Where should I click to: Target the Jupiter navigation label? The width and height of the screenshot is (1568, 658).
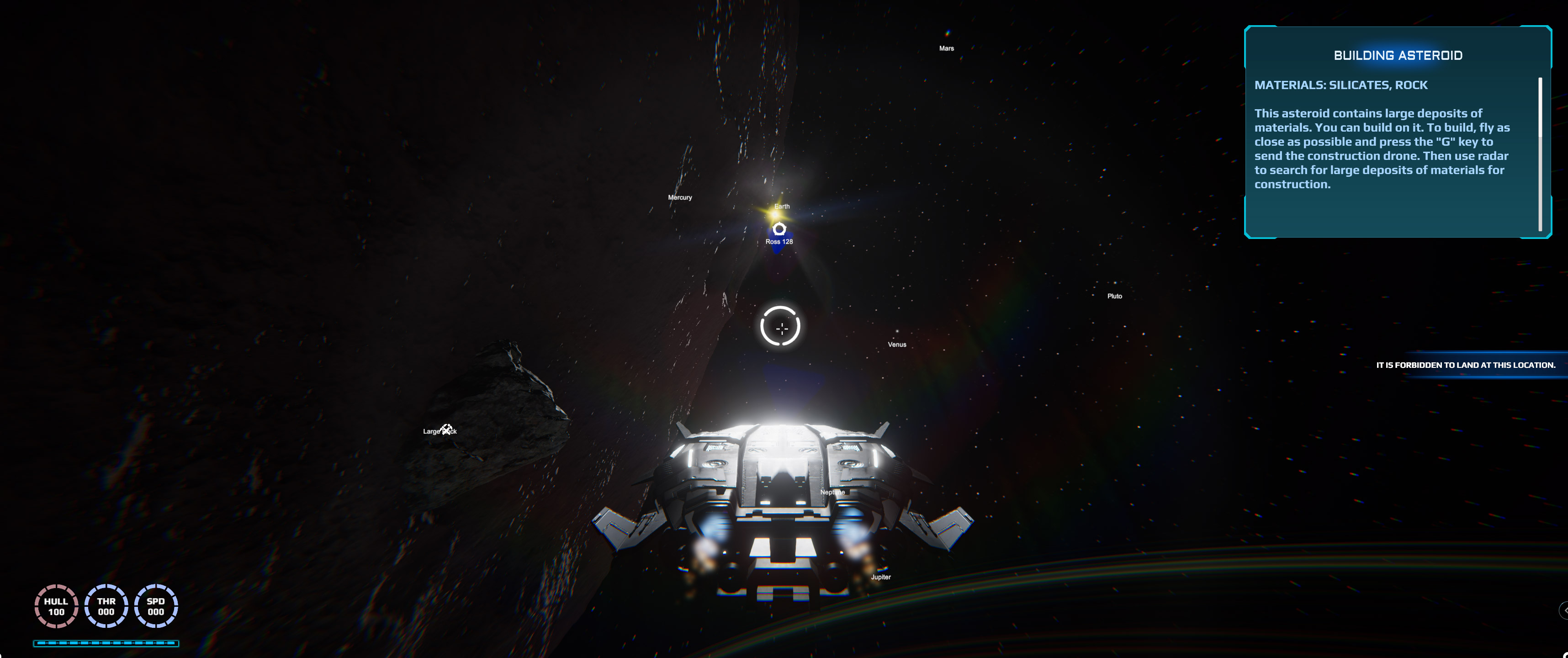pyautogui.click(x=880, y=577)
